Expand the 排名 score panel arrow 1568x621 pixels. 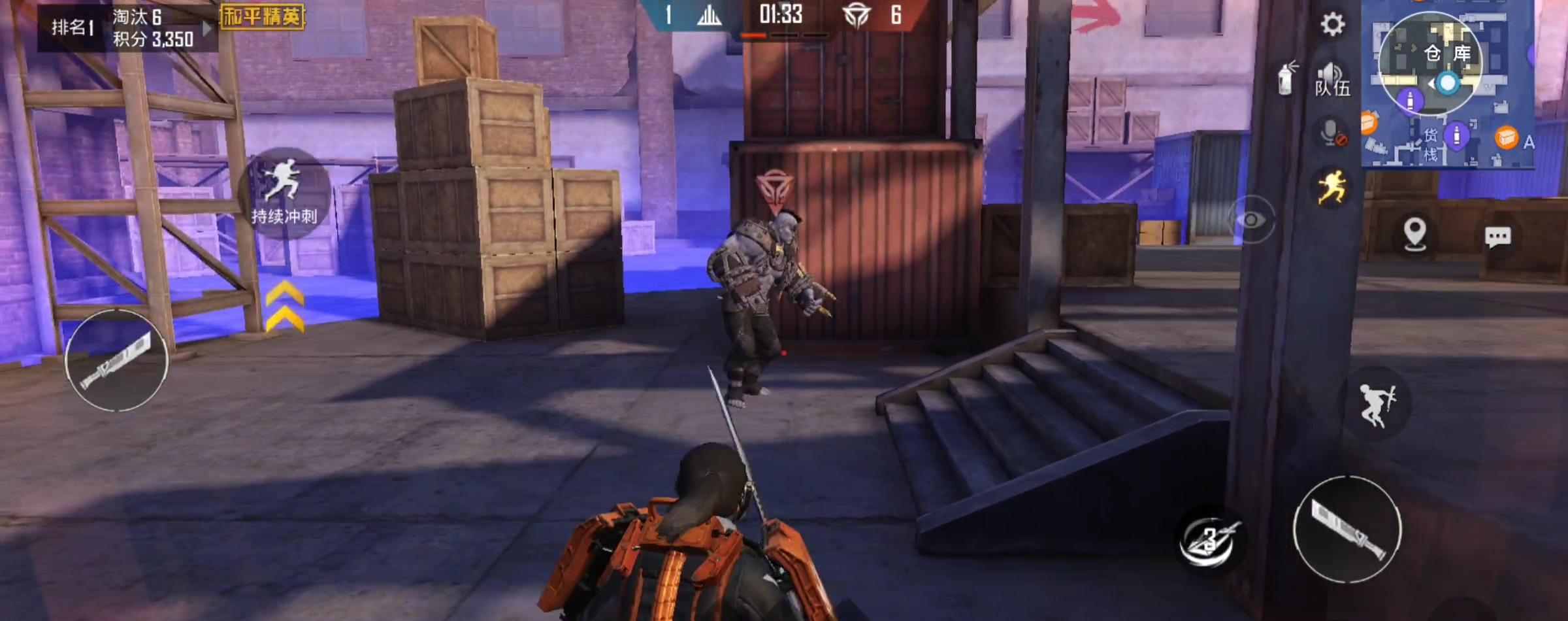[207, 28]
